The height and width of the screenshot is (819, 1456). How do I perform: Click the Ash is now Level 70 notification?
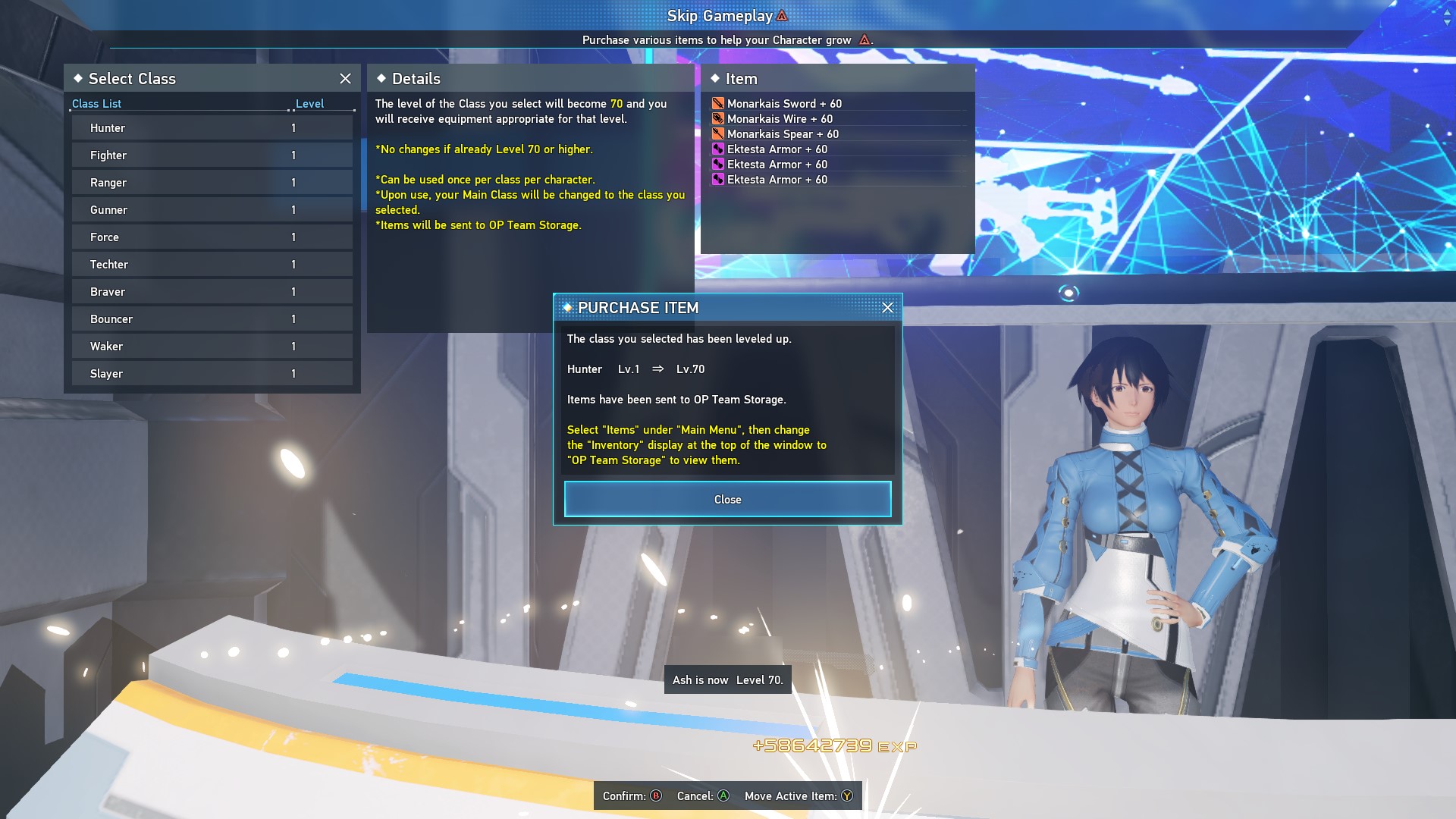point(727,679)
